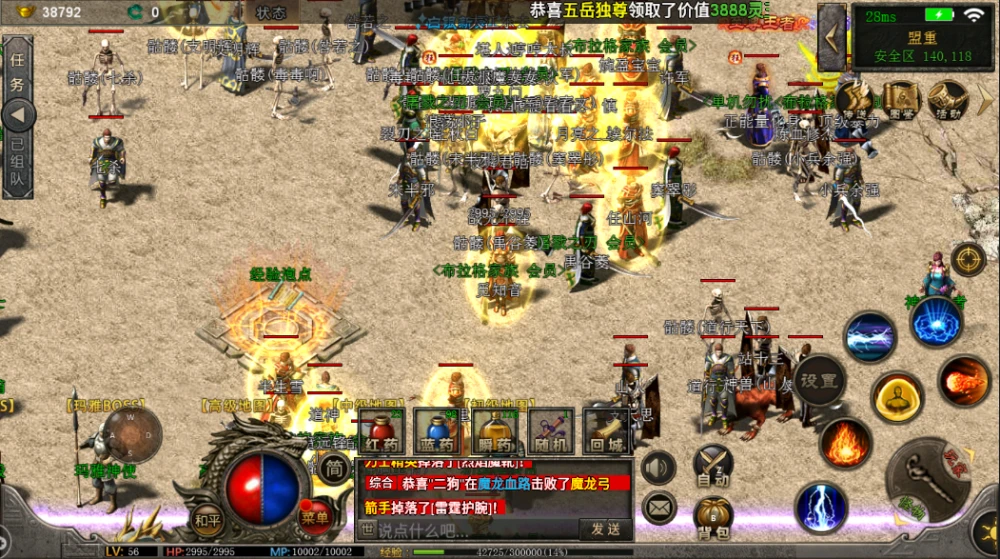1000x559 pixels.
Task: Use the town return (回城) scroll
Action: point(607,431)
